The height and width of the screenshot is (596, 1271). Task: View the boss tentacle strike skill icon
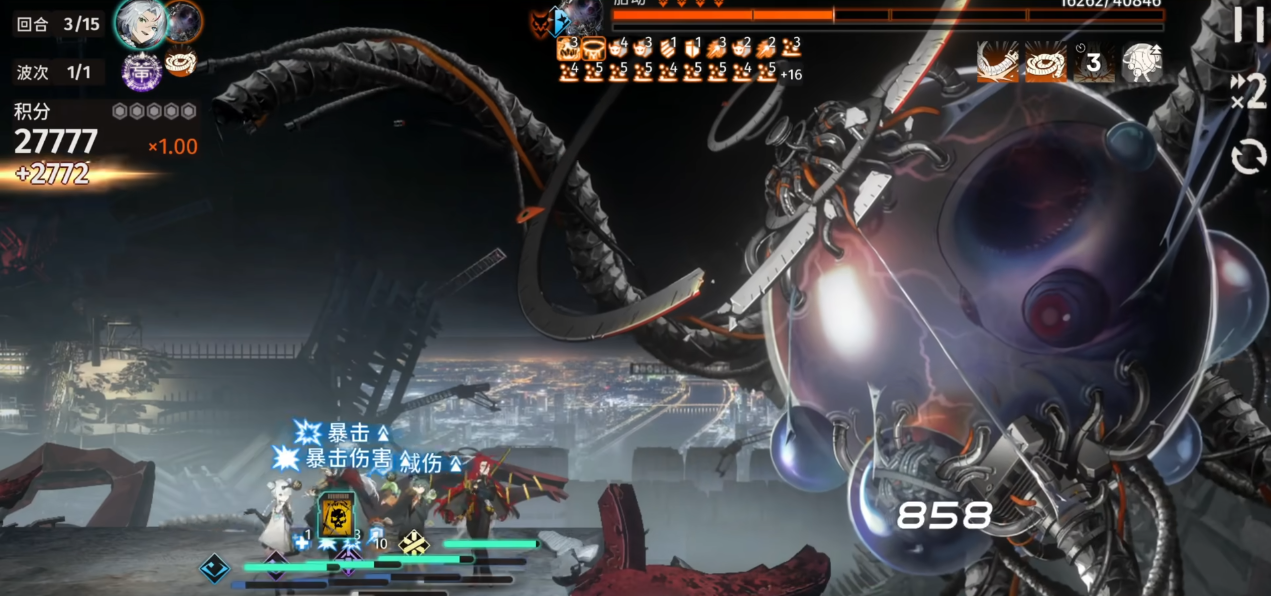coord(997,62)
